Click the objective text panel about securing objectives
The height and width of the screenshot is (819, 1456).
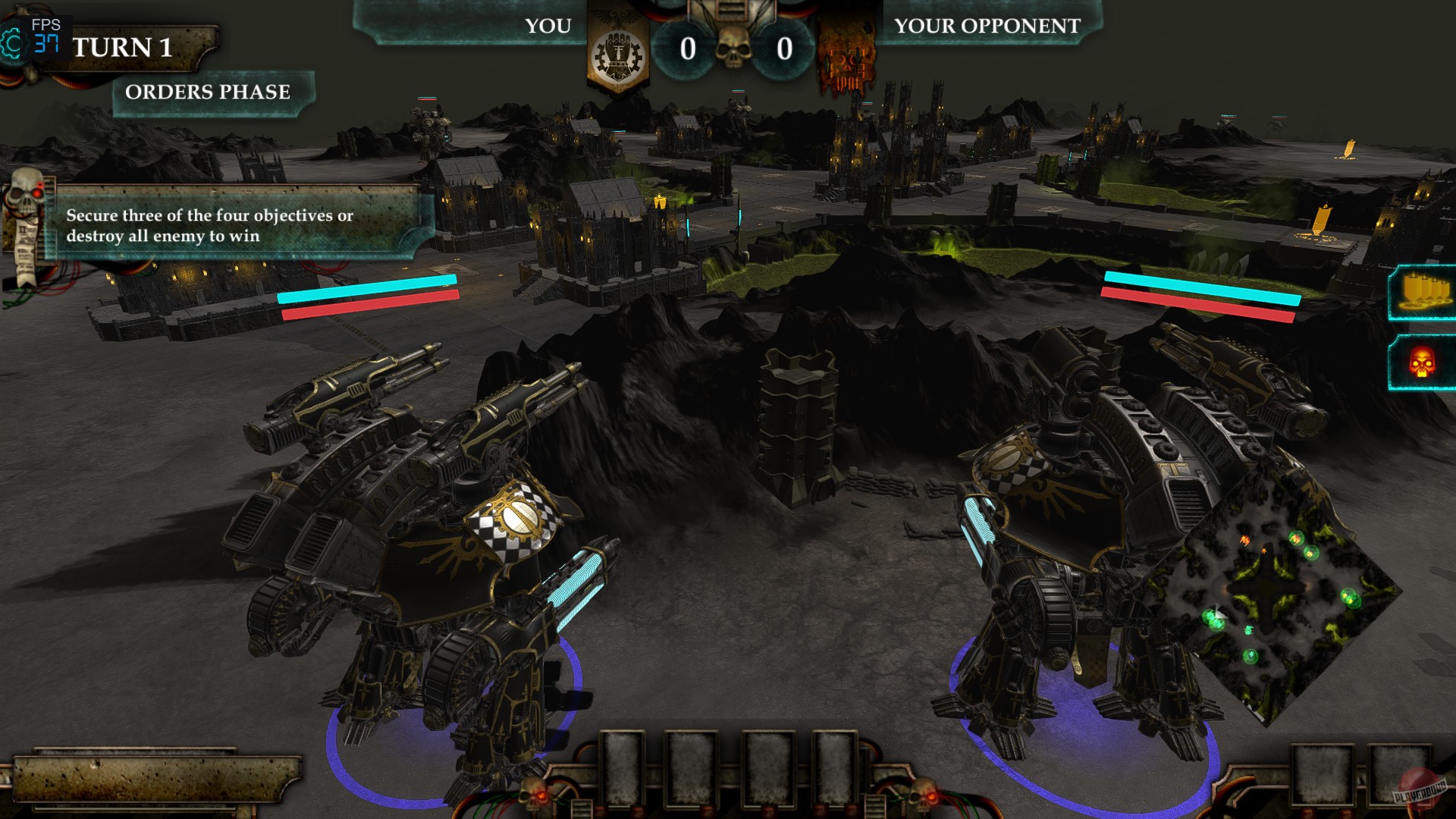(x=227, y=225)
